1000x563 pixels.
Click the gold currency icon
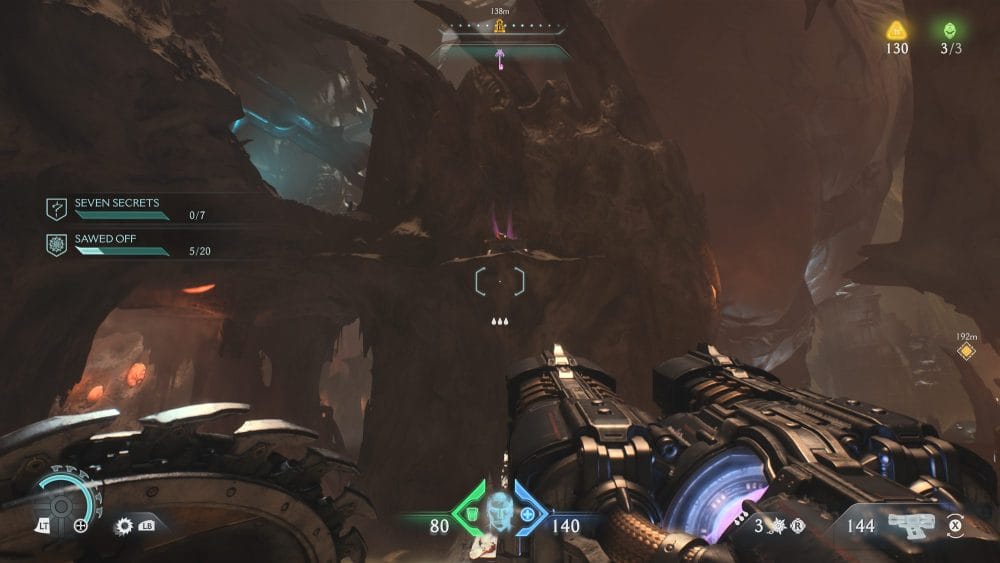[896, 30]
